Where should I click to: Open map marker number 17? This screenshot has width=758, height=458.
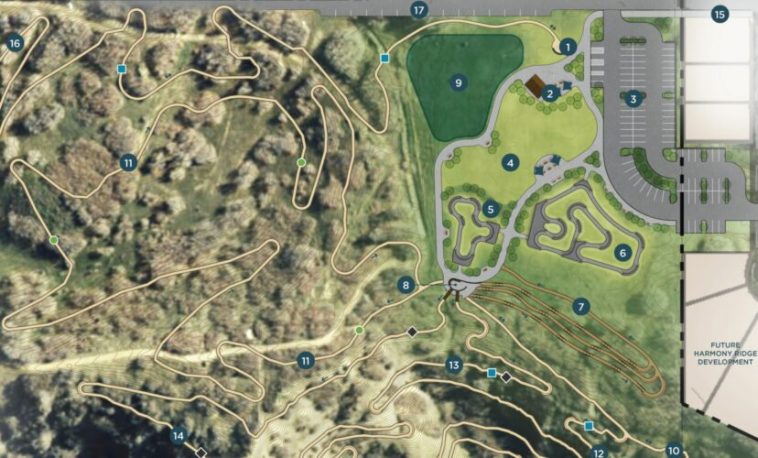tap(419, 10)
